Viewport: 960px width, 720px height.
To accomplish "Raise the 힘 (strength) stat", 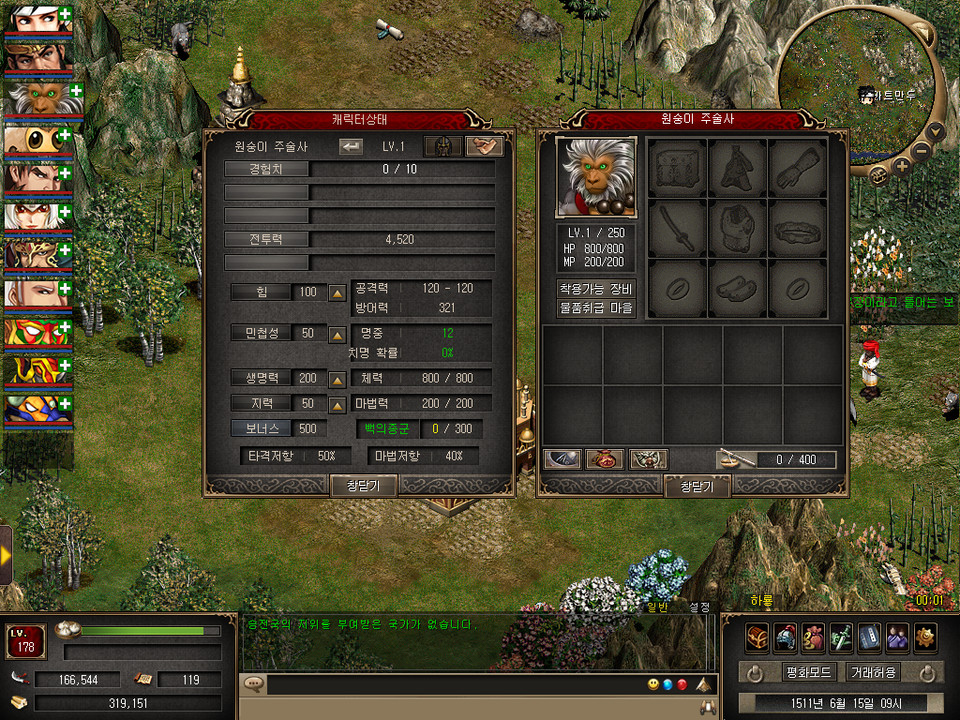I will [338, 293].
